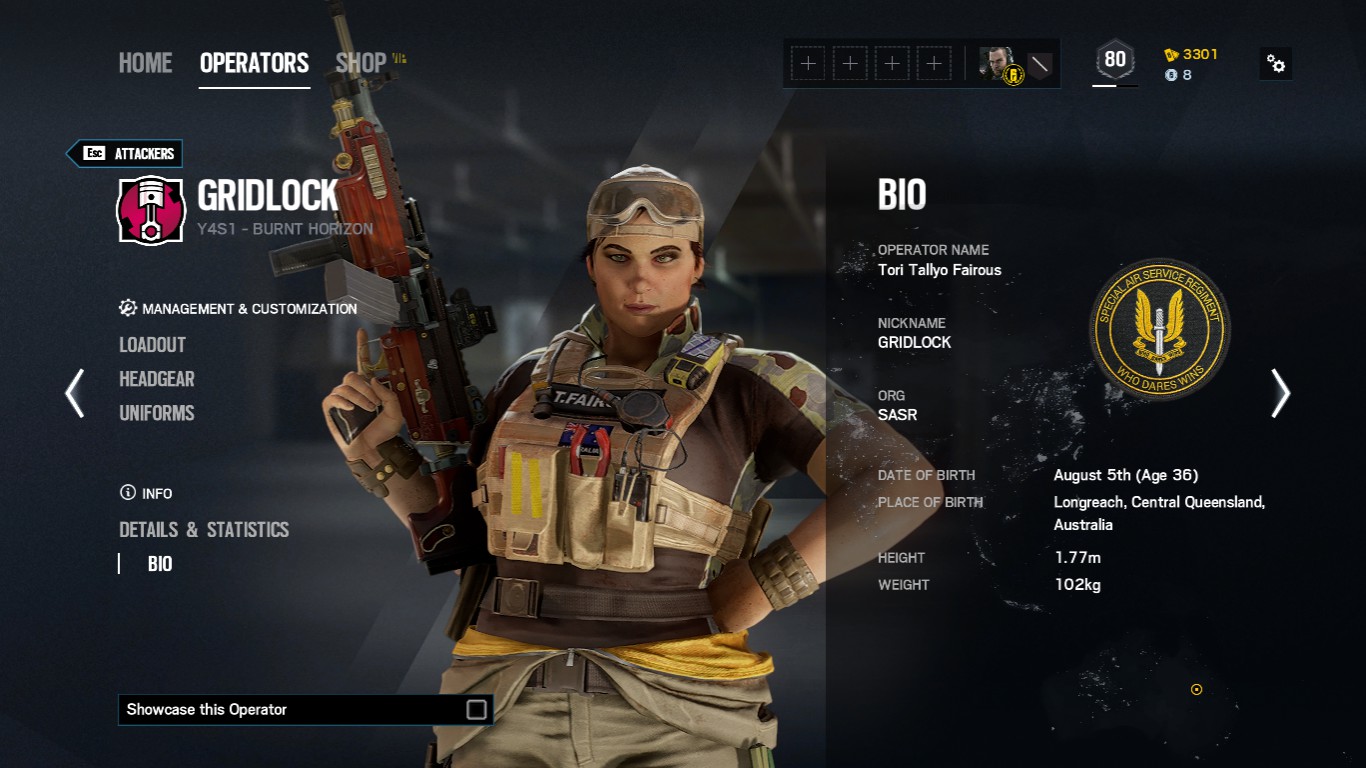View the previous operator with left arrow

pyautogui.click(x=75, y=393)
